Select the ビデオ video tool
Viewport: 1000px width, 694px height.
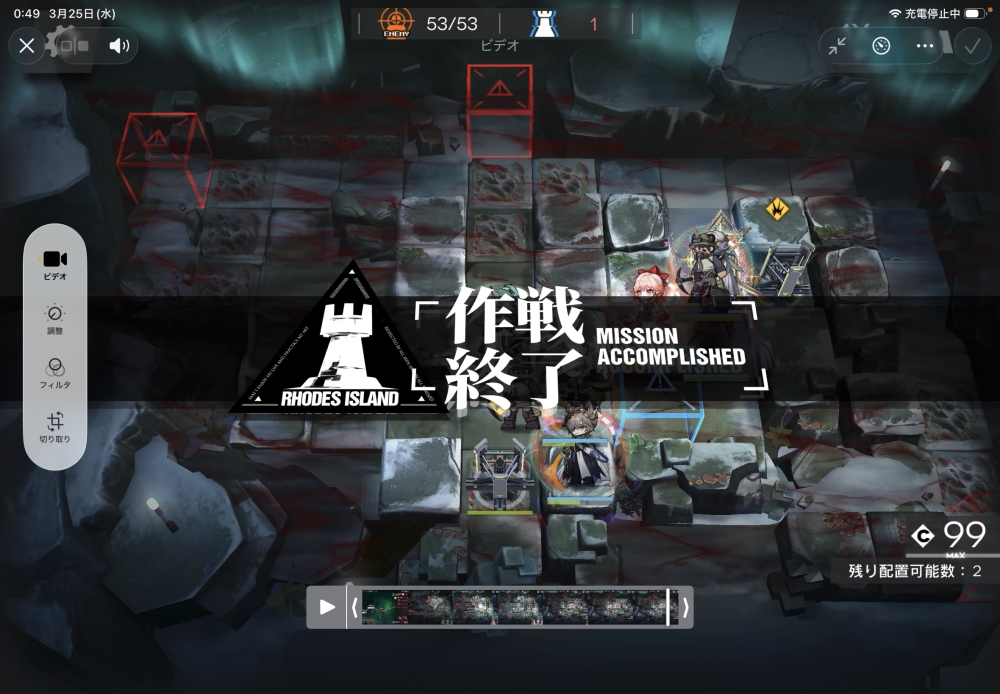click(55, 263)
